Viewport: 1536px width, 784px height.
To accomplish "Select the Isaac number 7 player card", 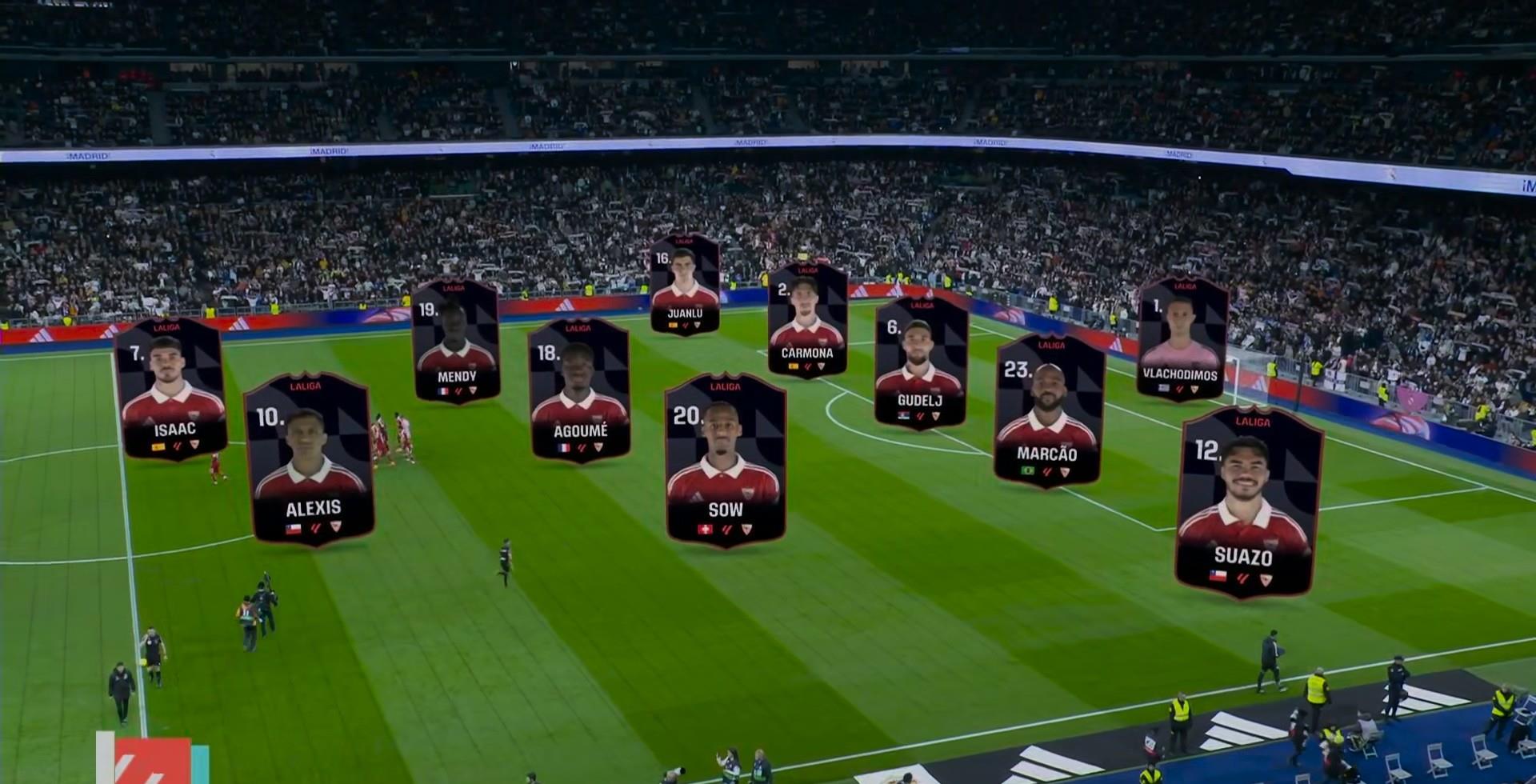I will pyautogui.click(x=171, y=389).
